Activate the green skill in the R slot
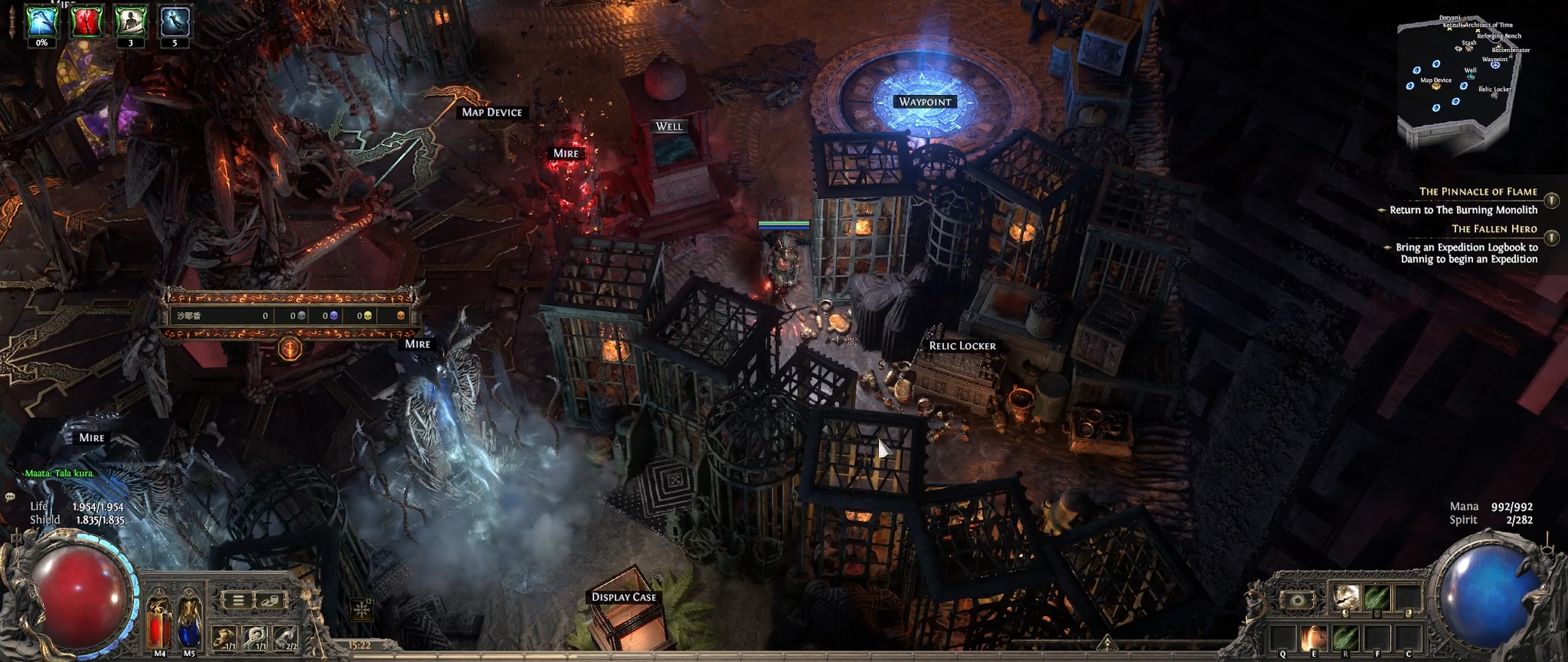Screen dimensions: 1568x662 [1345, 638]
